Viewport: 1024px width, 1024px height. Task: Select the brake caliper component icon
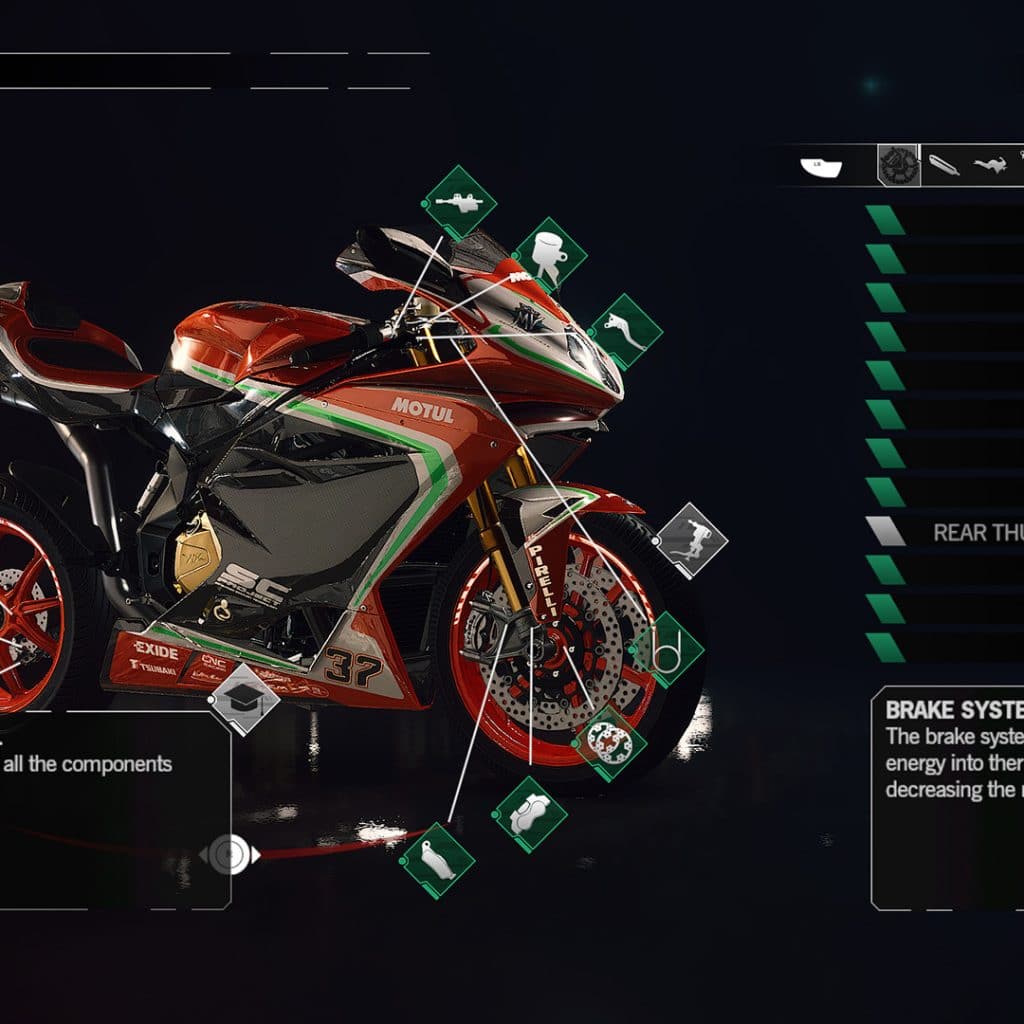tap(529, 814)
